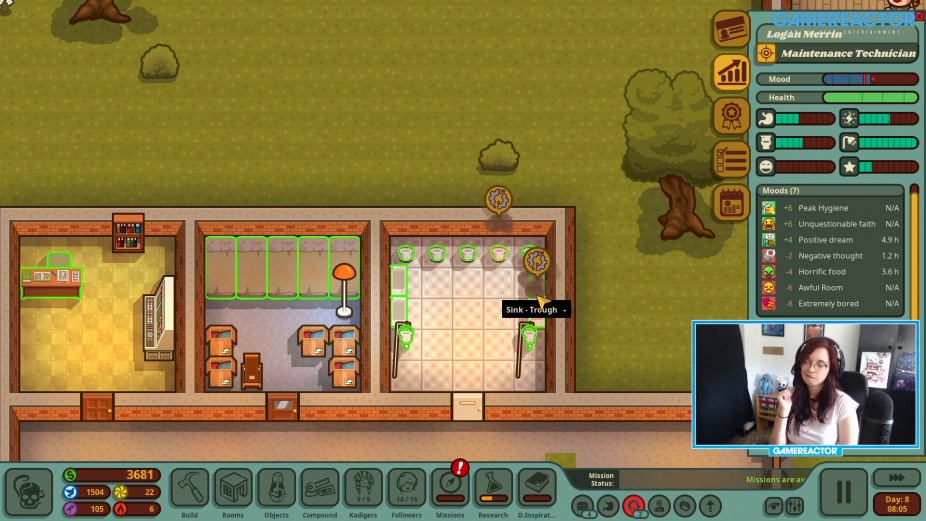Open the Rooms menu
926x521 pixels.
pyautogui.click(x=233, y=489)
